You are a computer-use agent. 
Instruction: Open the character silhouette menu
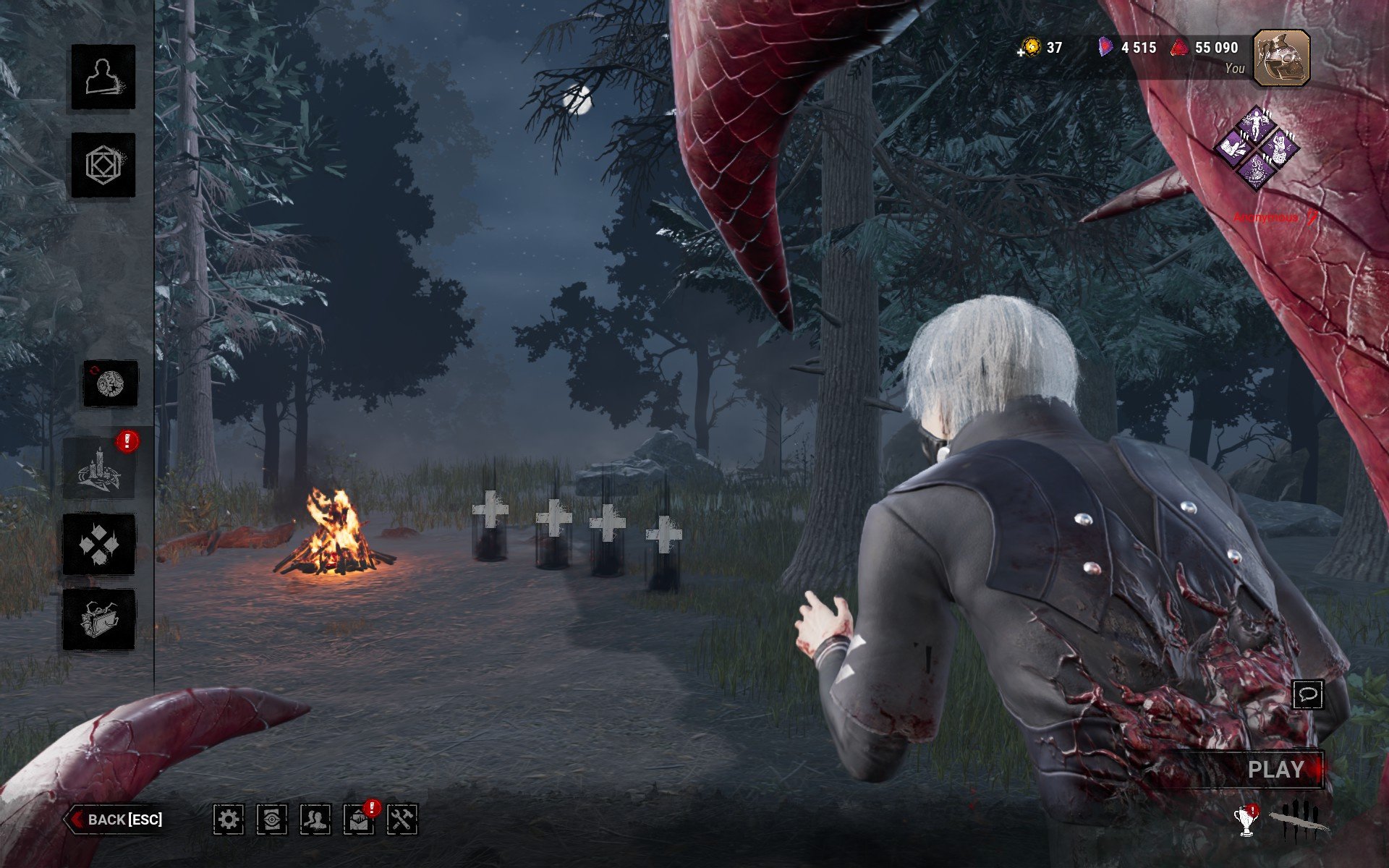point(103,77)
